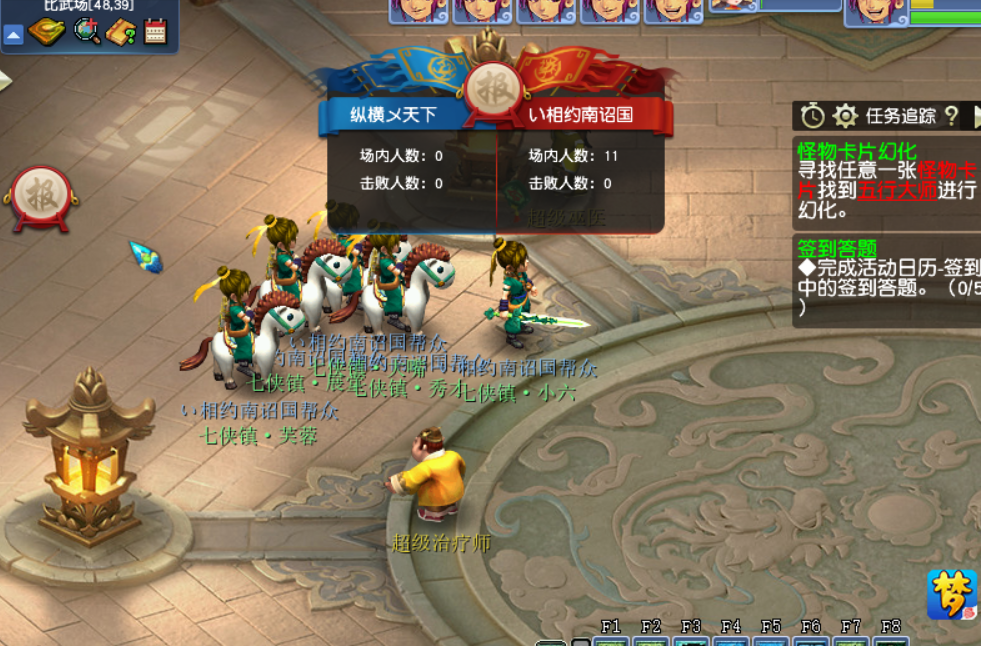
Task: Expand the quest tracker using the side arrow
Action: coord(975,116)
